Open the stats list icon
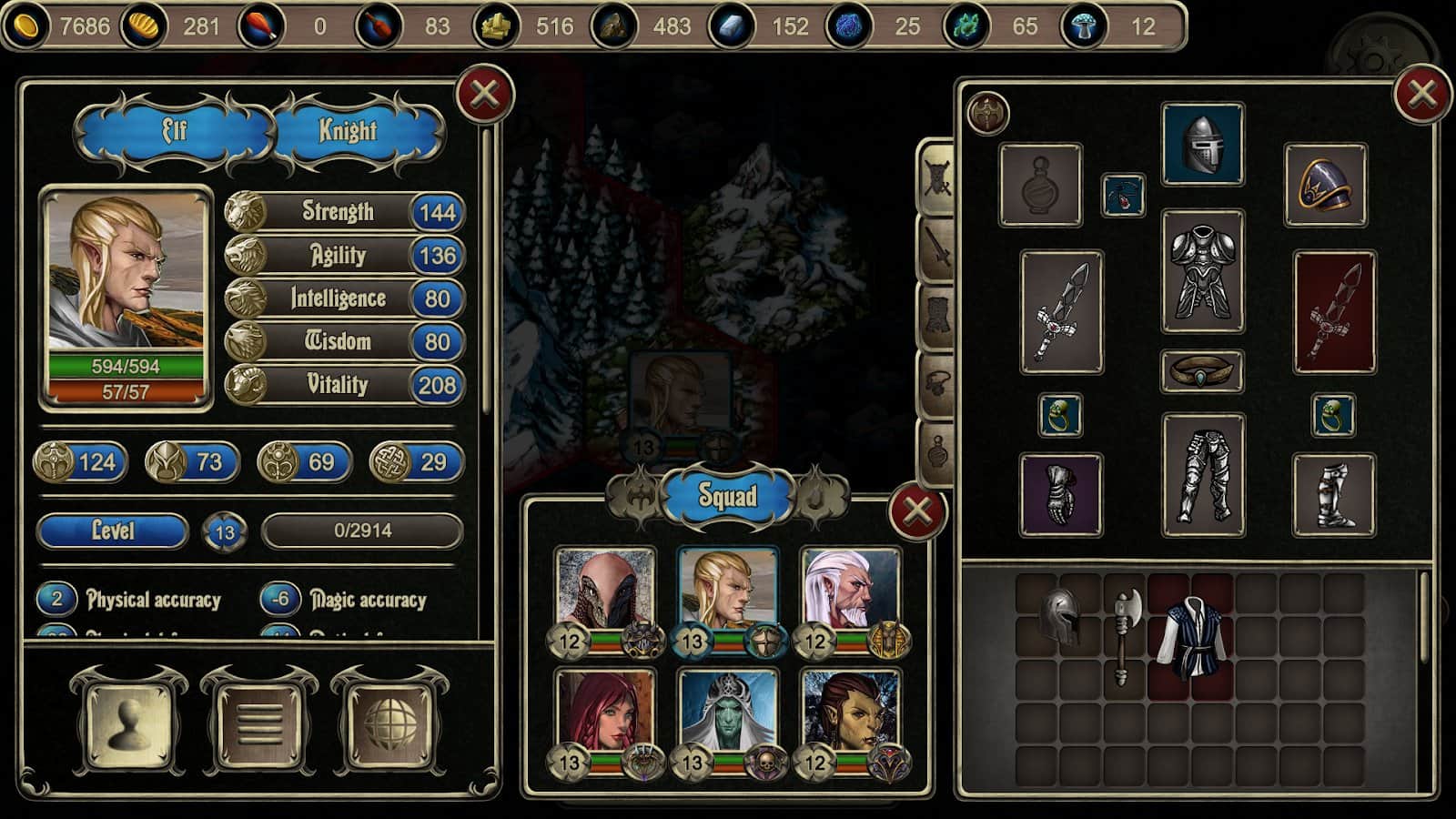This screenshot has width=1456, height=819. tap(259, 723)
